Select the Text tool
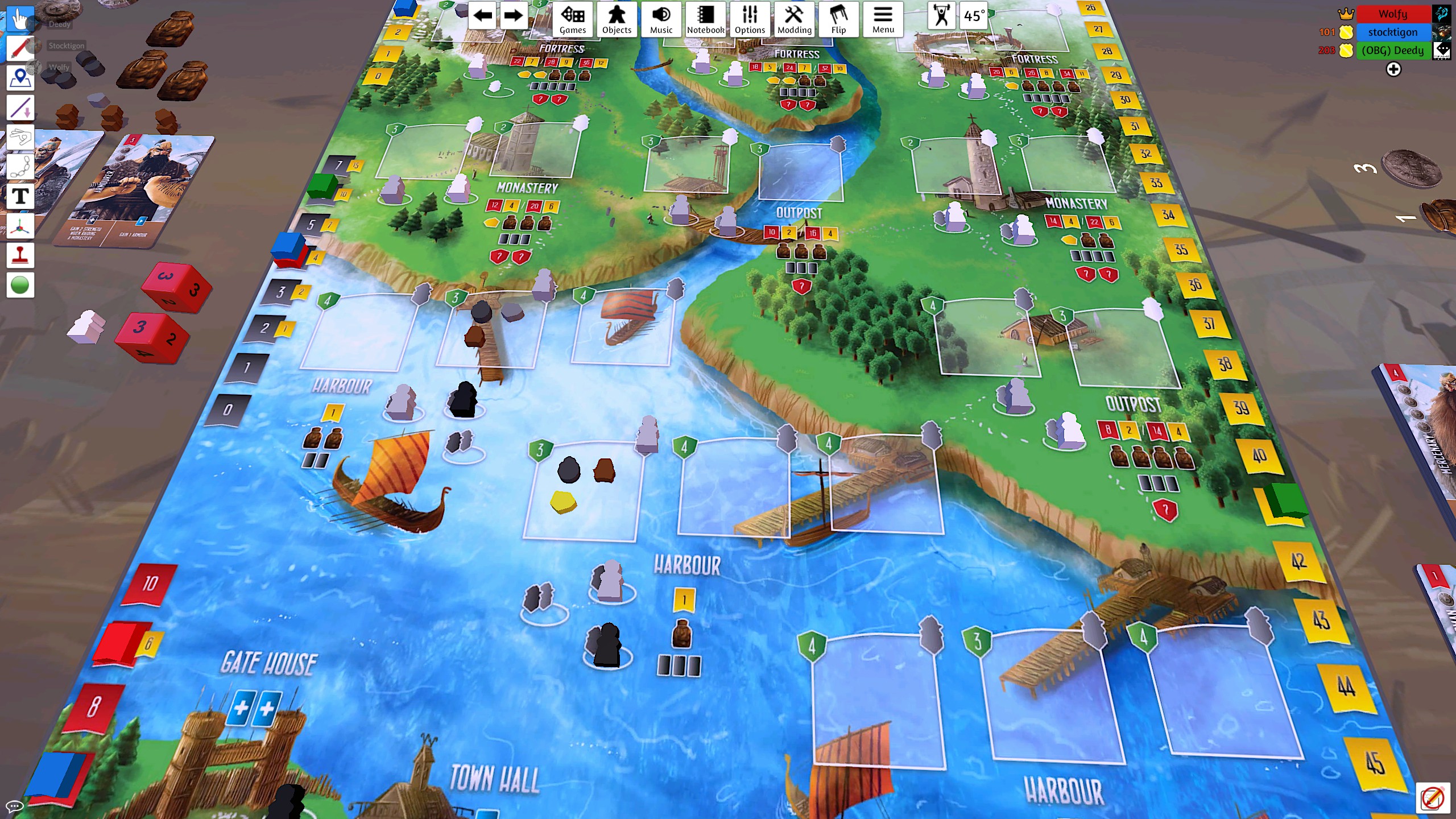This screenshot has width=1456, height=819. pyautogui.click(x=20, y=196)
